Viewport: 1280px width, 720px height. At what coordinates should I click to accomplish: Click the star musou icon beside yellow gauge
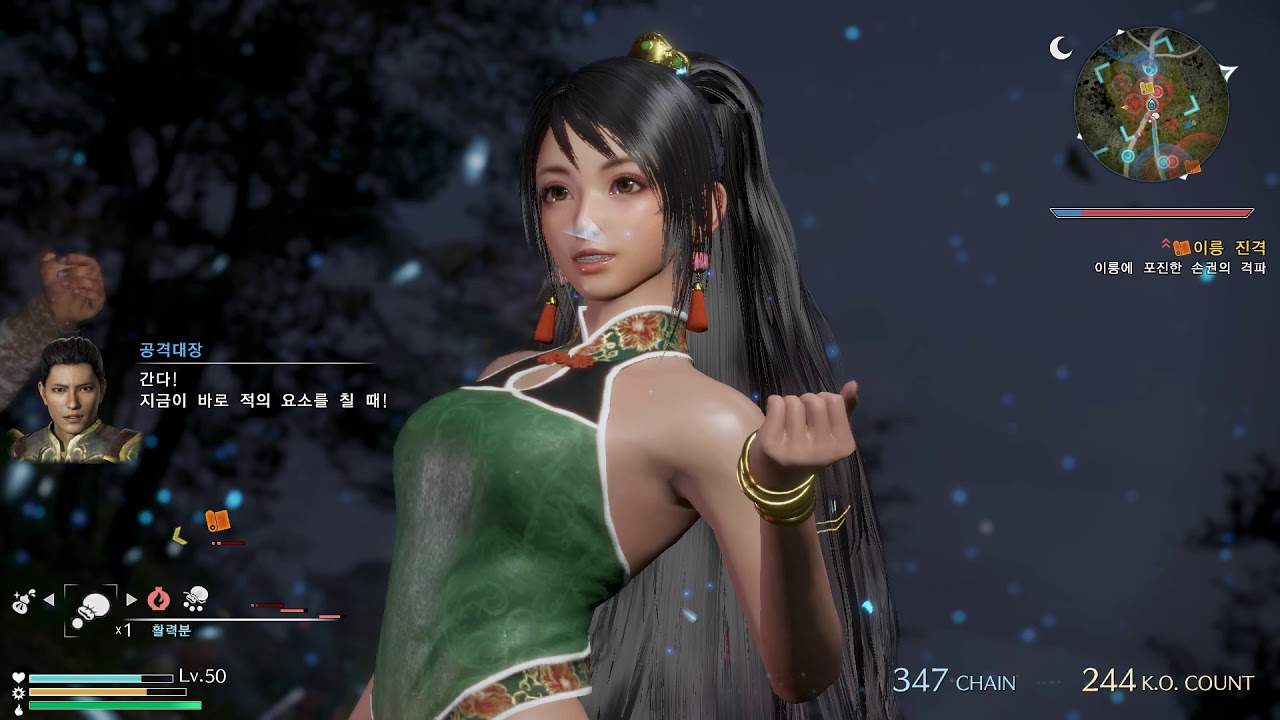click(x=19, y=692)
